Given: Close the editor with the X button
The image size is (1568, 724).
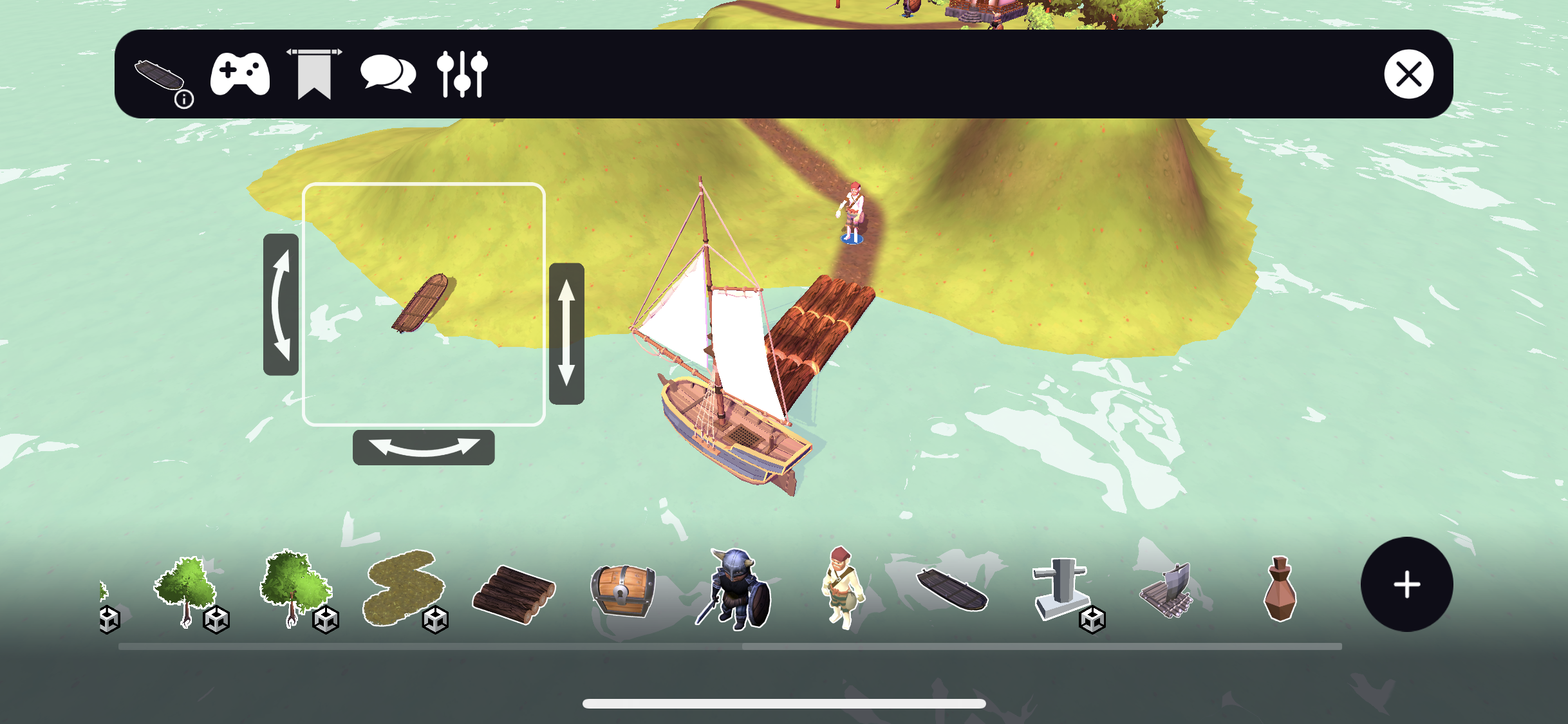Looking at the screenshot, I should pos(1410,75).
